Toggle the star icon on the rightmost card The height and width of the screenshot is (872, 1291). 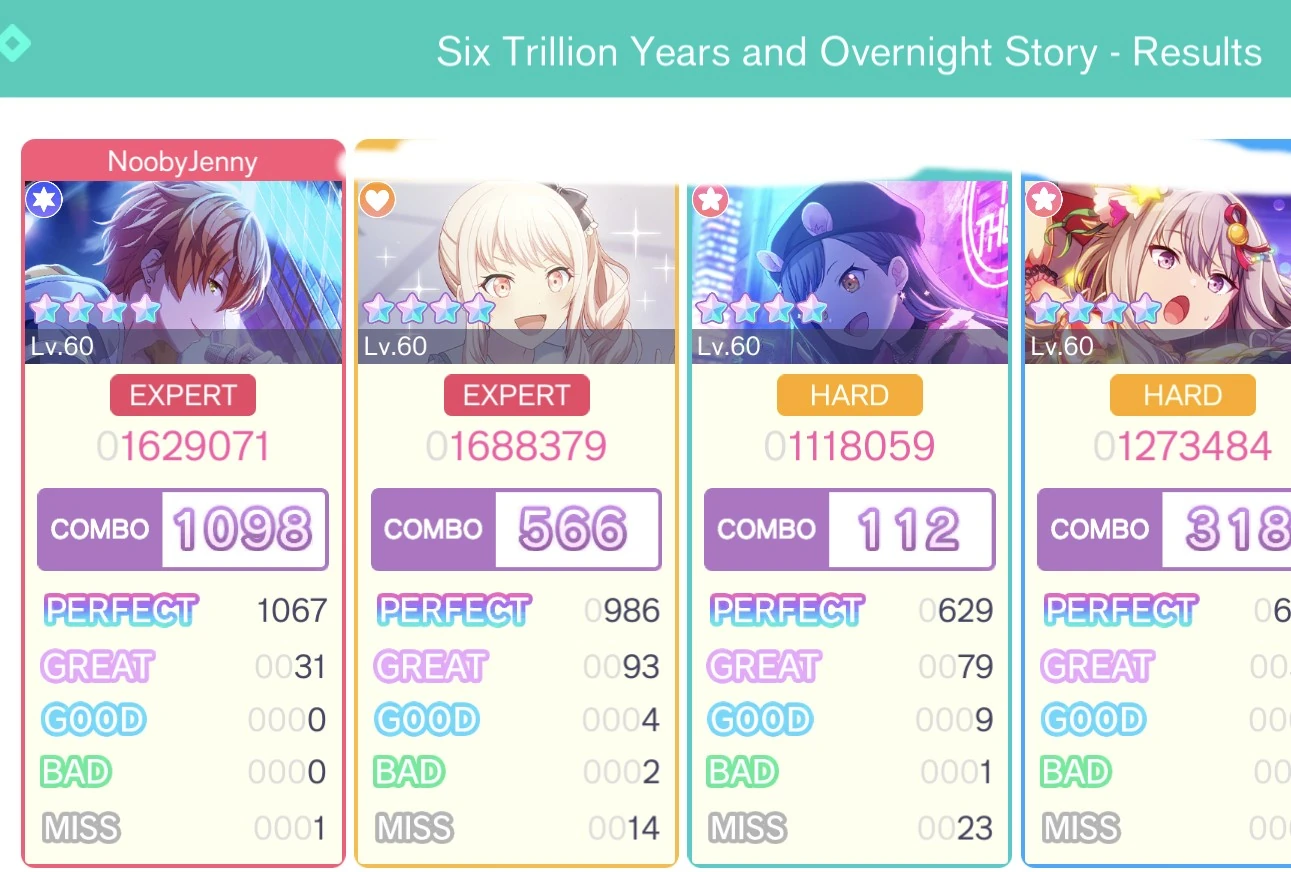tap(1043, 200)
